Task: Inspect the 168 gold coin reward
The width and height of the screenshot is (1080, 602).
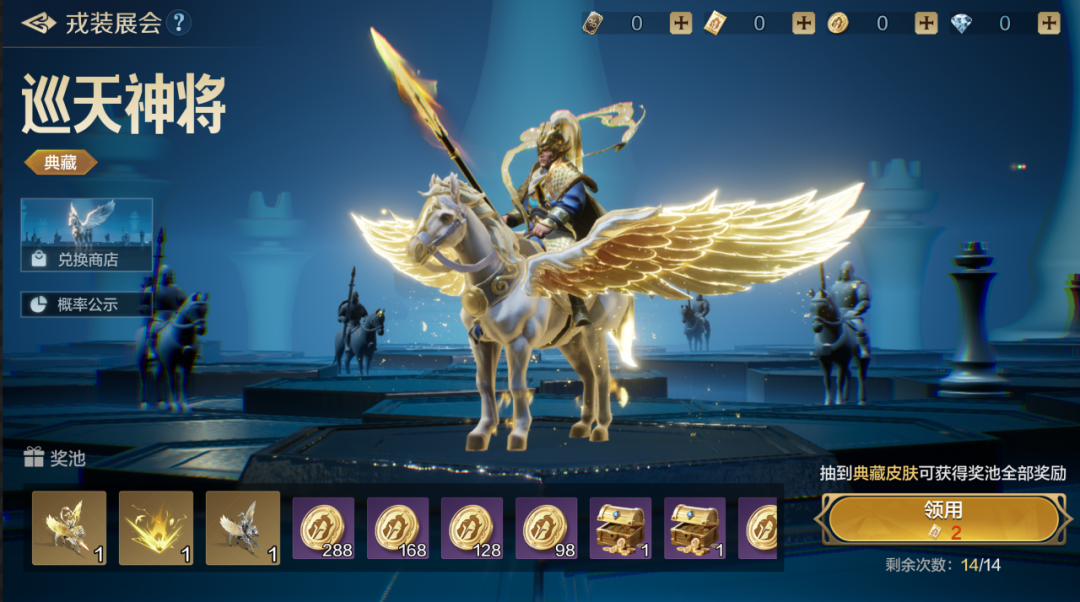Action: click(398, 528)
